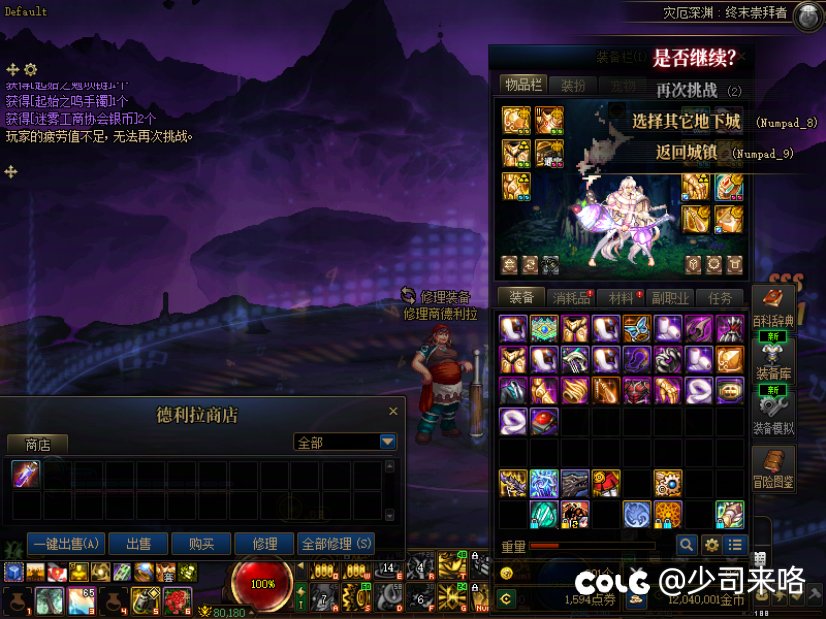Click the 出售 sell button

[x=138, y=544]
